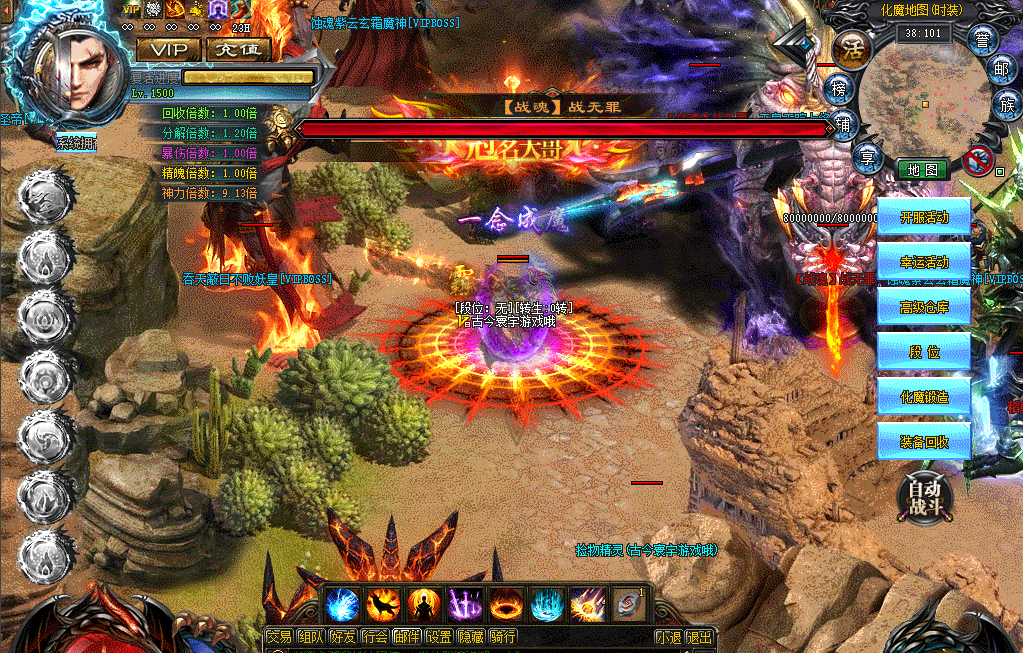Toggle the 自动战斗 auto-battle button
The image size is (1023, 653).
pos(924,496)
